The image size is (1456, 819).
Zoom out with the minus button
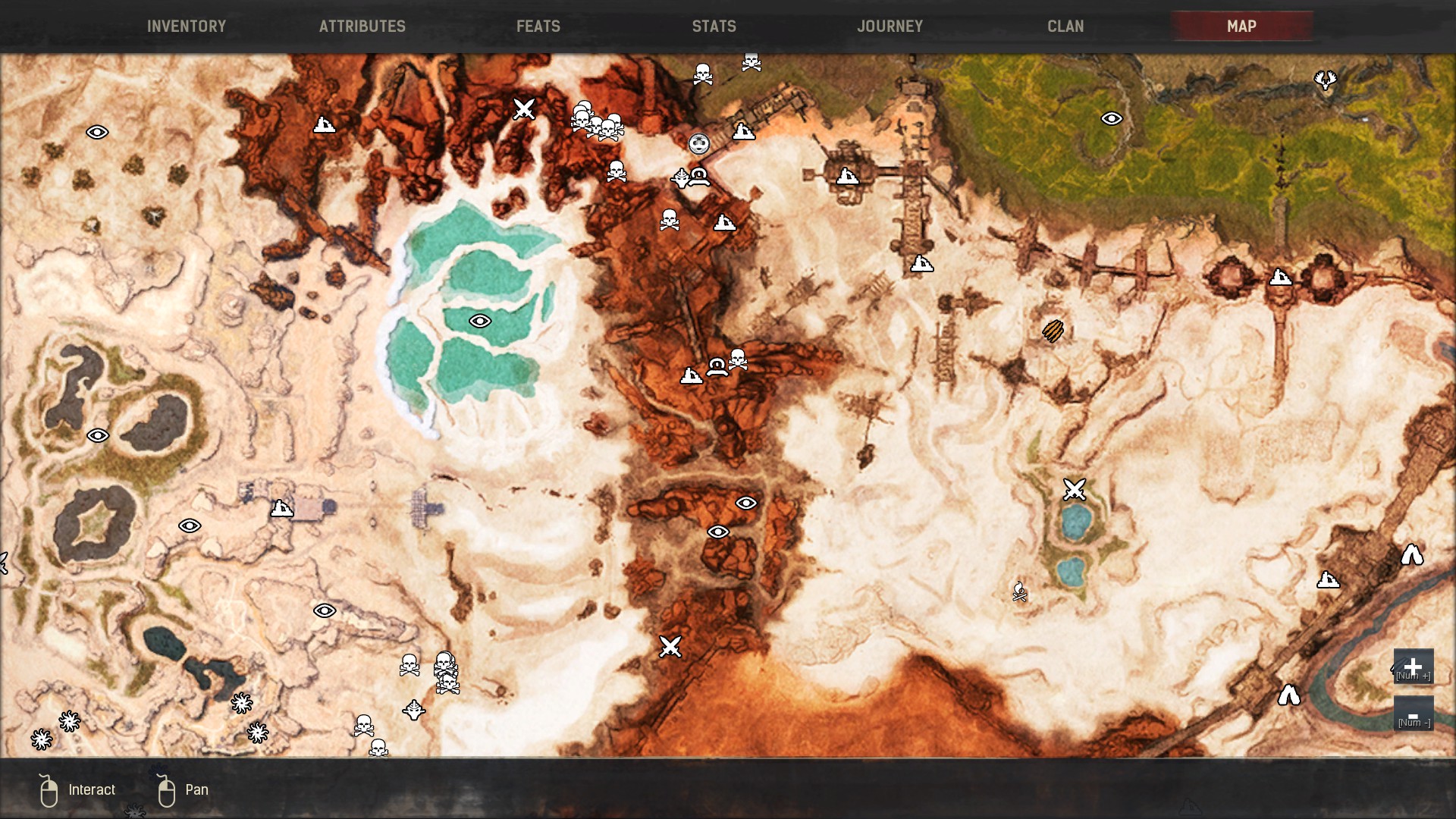[1413, 714]
